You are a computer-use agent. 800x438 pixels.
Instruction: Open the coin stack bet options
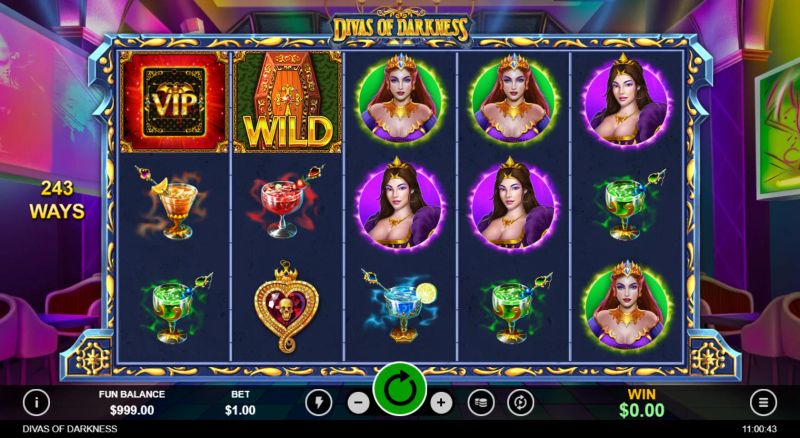481,402
